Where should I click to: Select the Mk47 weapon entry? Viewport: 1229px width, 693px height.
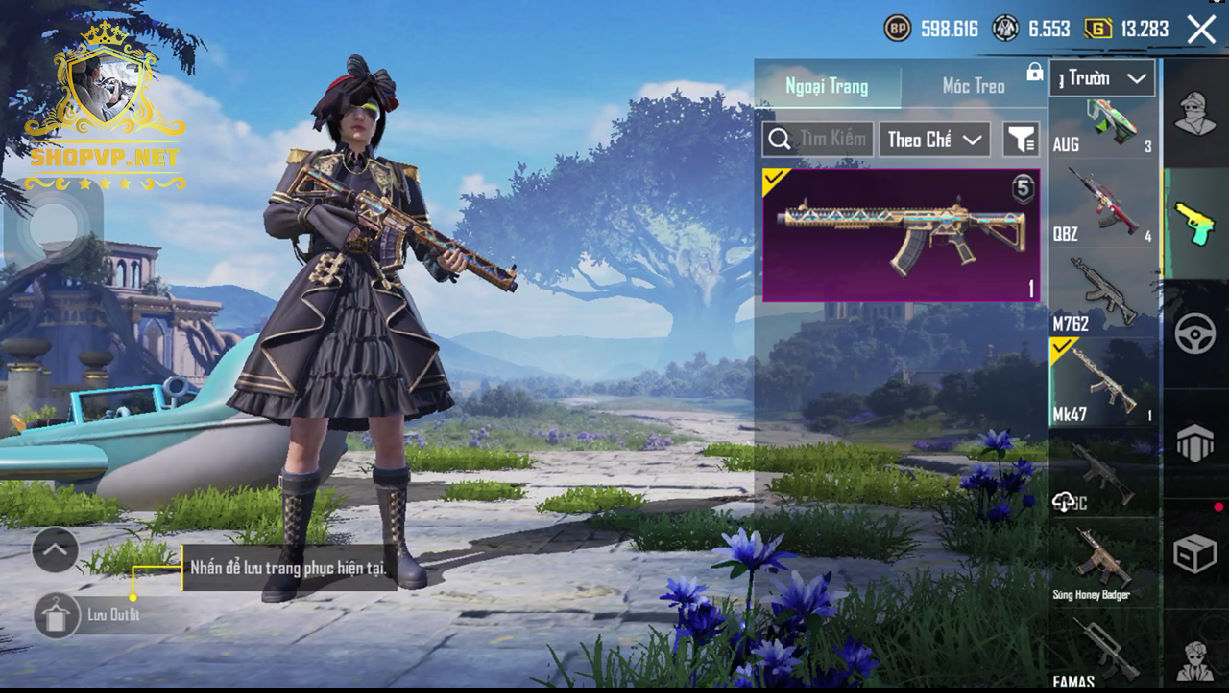point(1102,381)
